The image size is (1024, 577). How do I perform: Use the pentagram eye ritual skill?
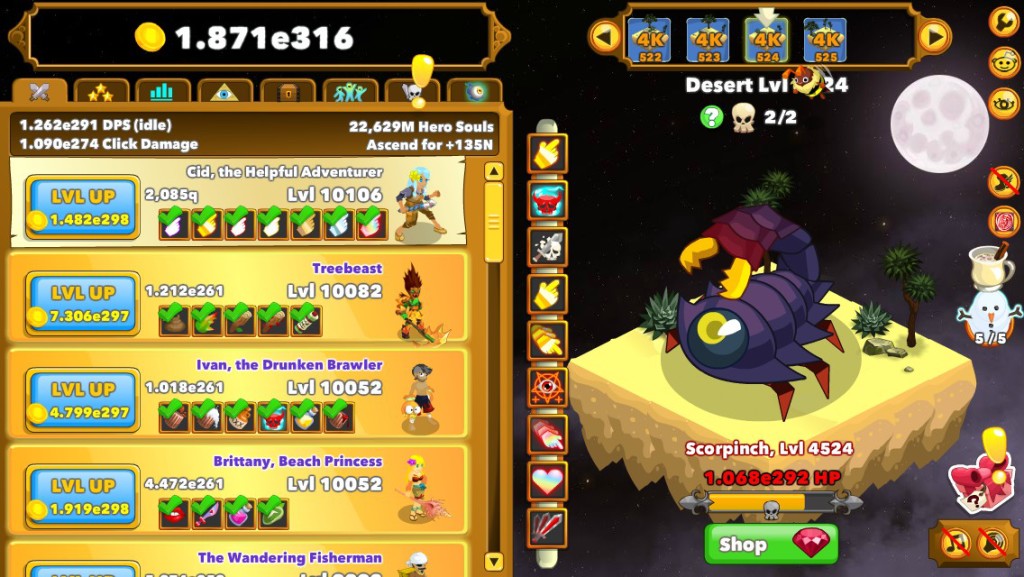548,387
